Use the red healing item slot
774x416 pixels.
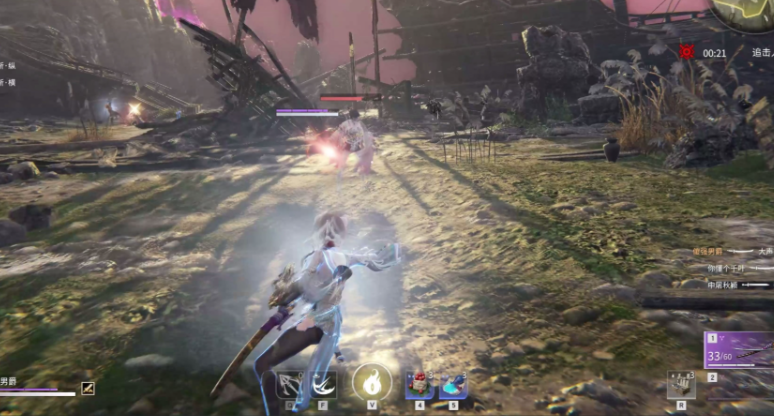(420, 385)
